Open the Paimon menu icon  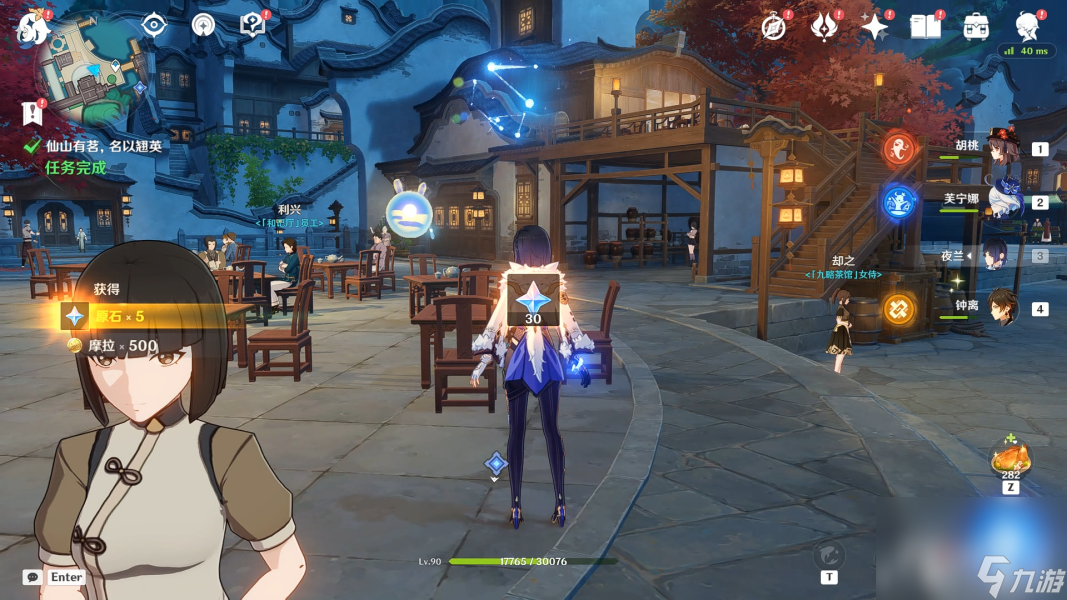point(32,27)
